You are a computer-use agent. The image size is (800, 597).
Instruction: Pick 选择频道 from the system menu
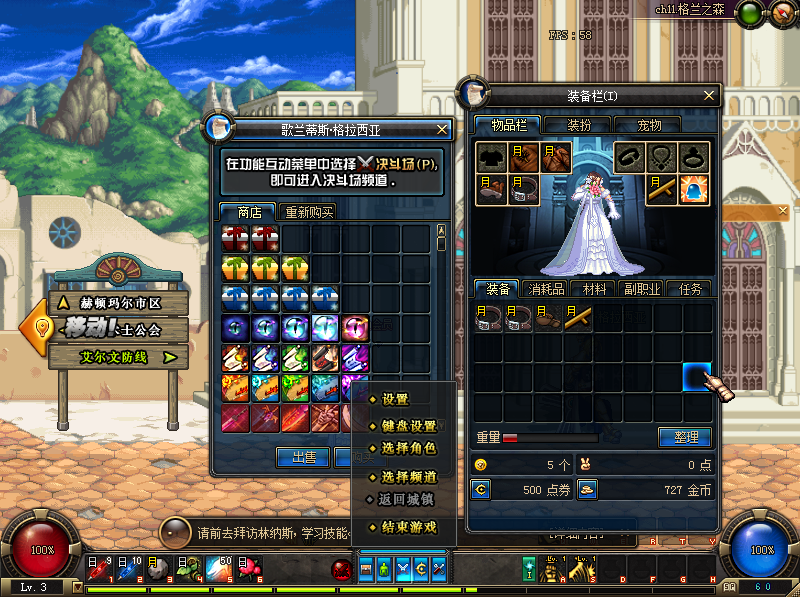point(408,476)
